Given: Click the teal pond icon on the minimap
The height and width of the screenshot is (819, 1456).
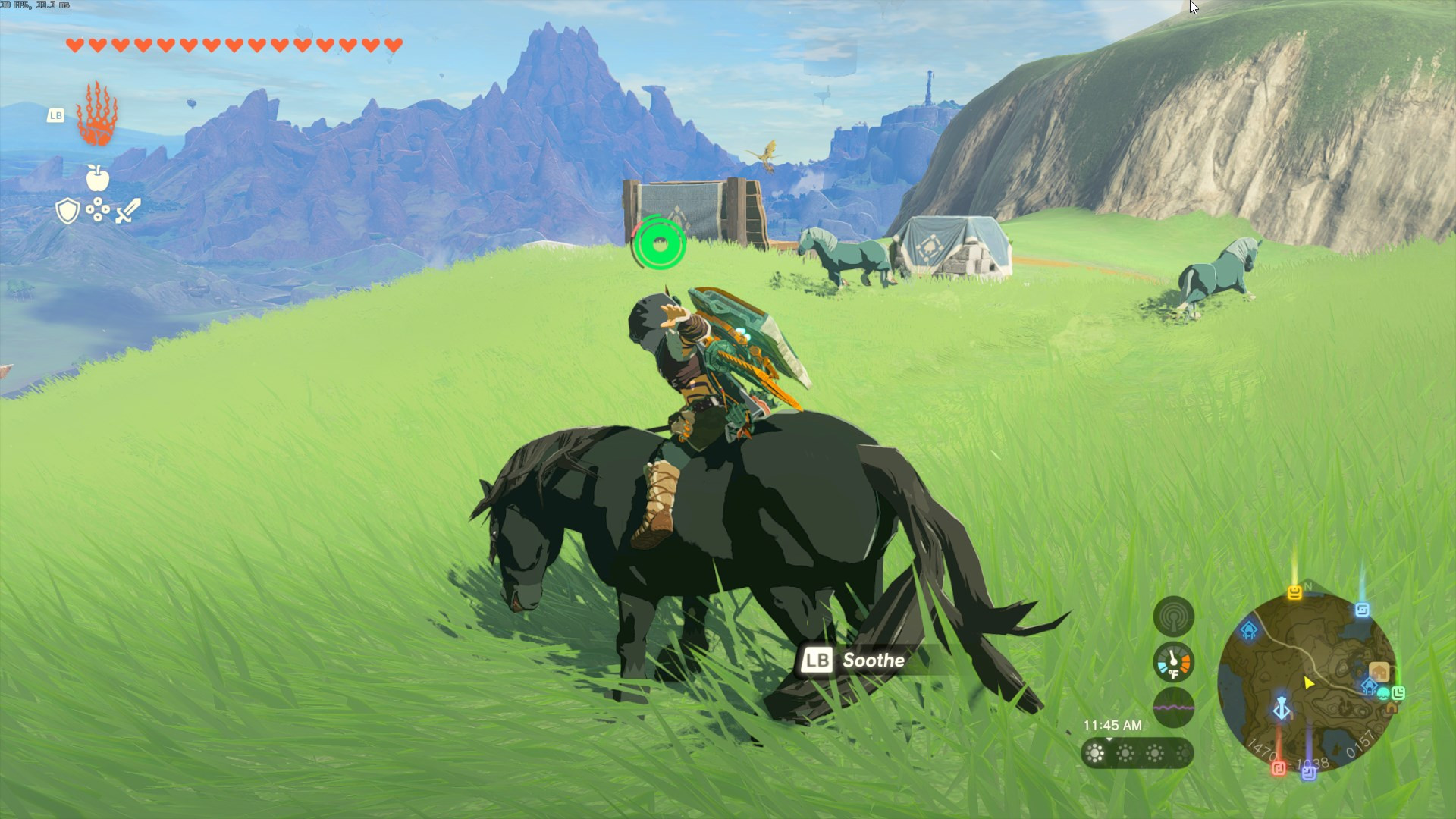Looking at the screenshot, I should (1384, 695).
